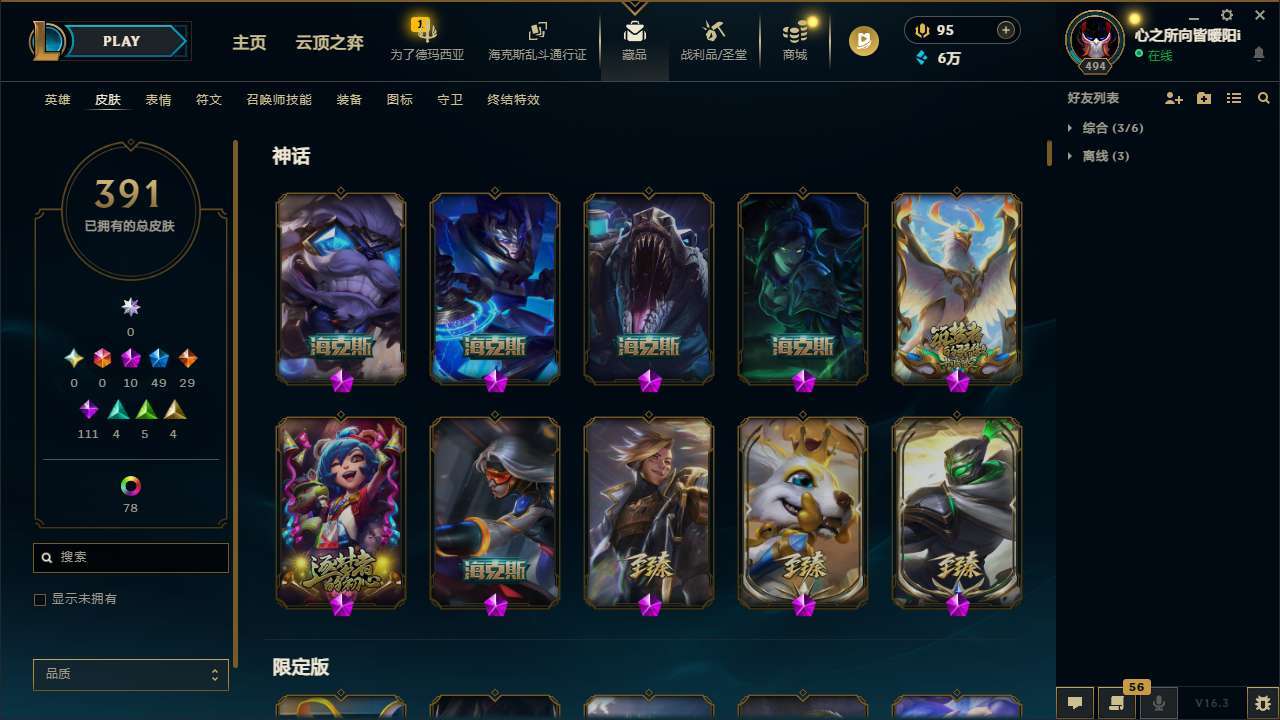Click the create friend folder icon

pos(1204,98)
